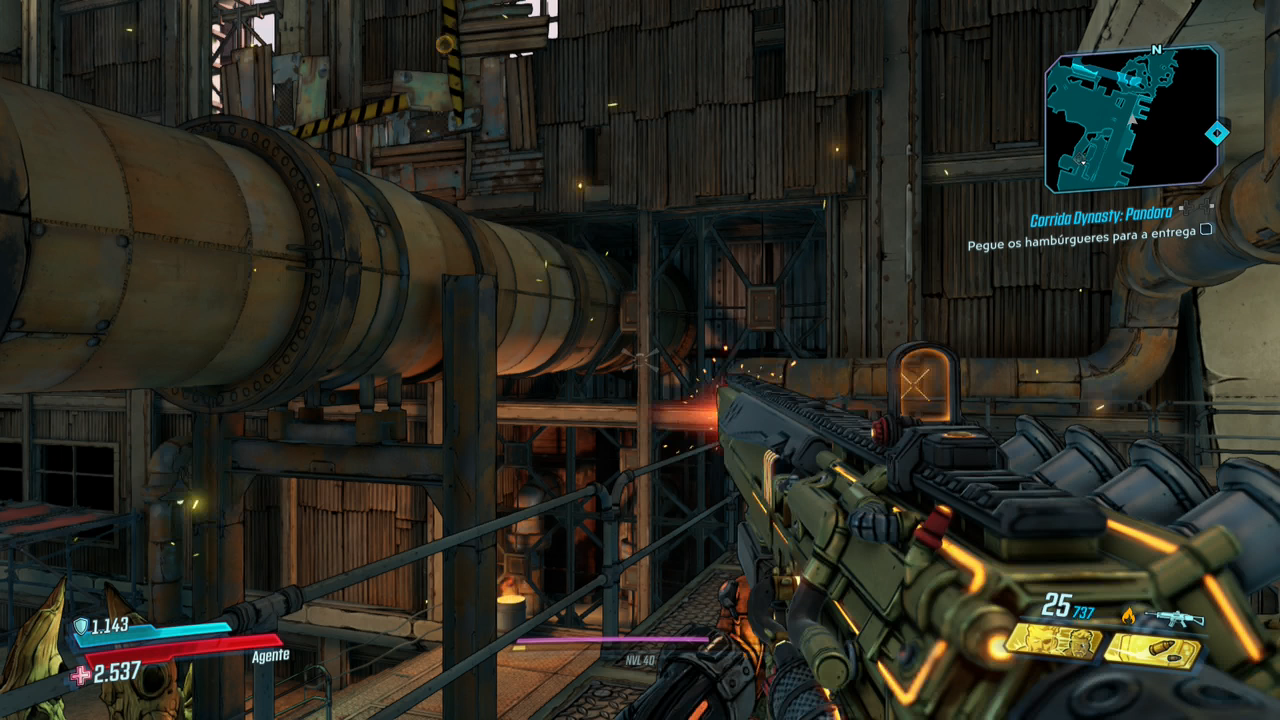The image size is (1280, 720).
Task: Click the shield icon beside 1.143
Action: [81, 626]
